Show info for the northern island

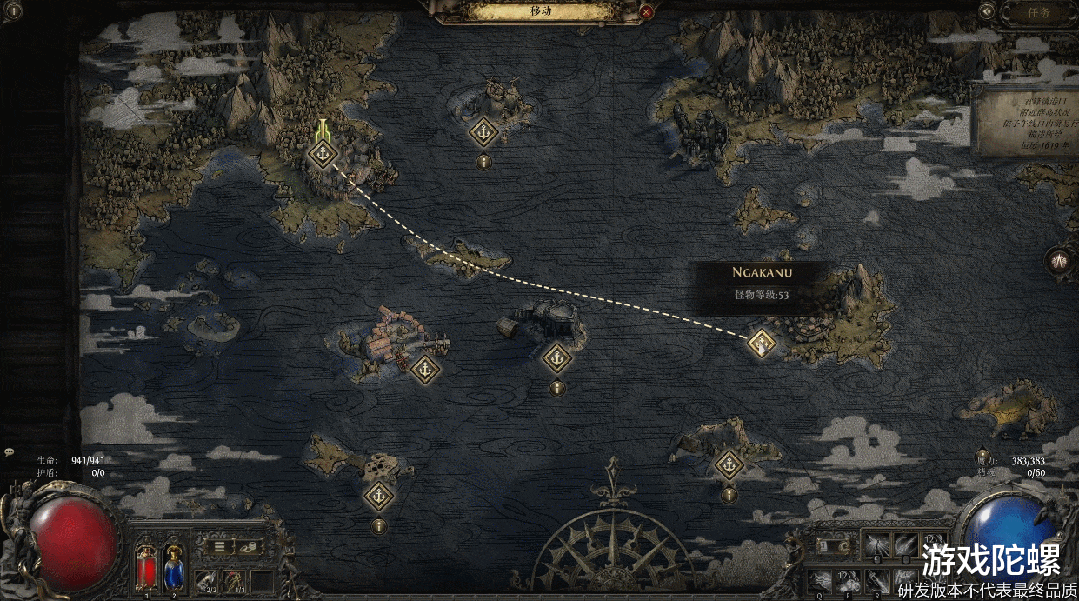click(484, 161)
